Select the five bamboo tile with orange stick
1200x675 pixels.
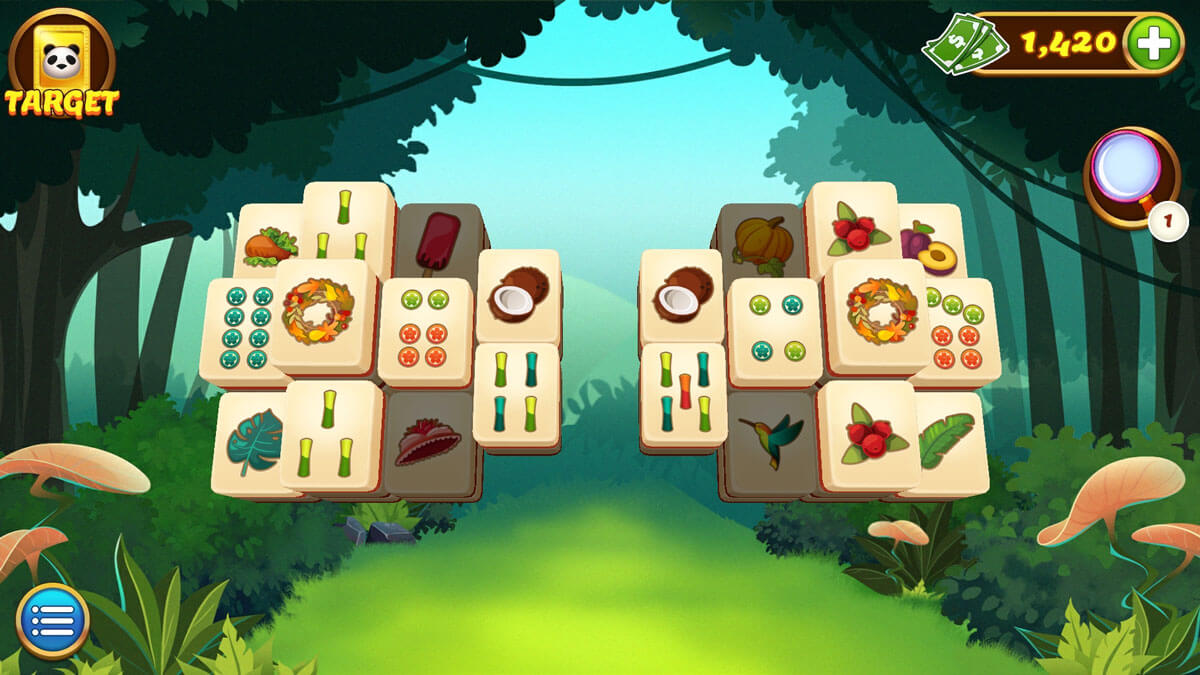pos(683,393)
